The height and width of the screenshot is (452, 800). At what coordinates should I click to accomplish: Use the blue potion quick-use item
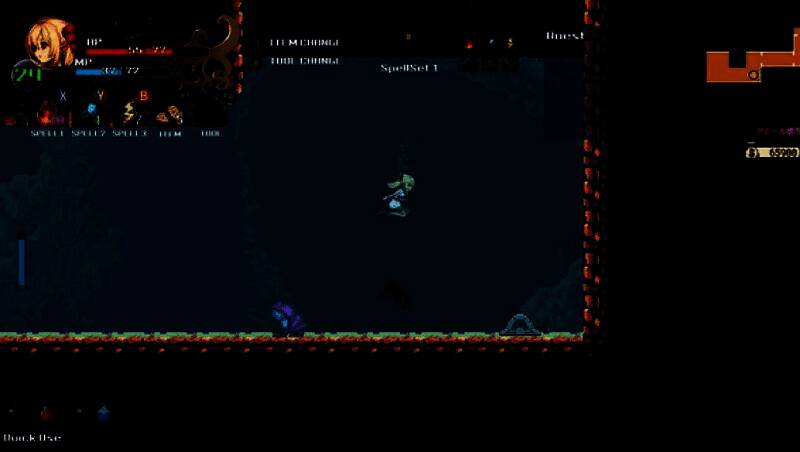click(x=103, y=412)
